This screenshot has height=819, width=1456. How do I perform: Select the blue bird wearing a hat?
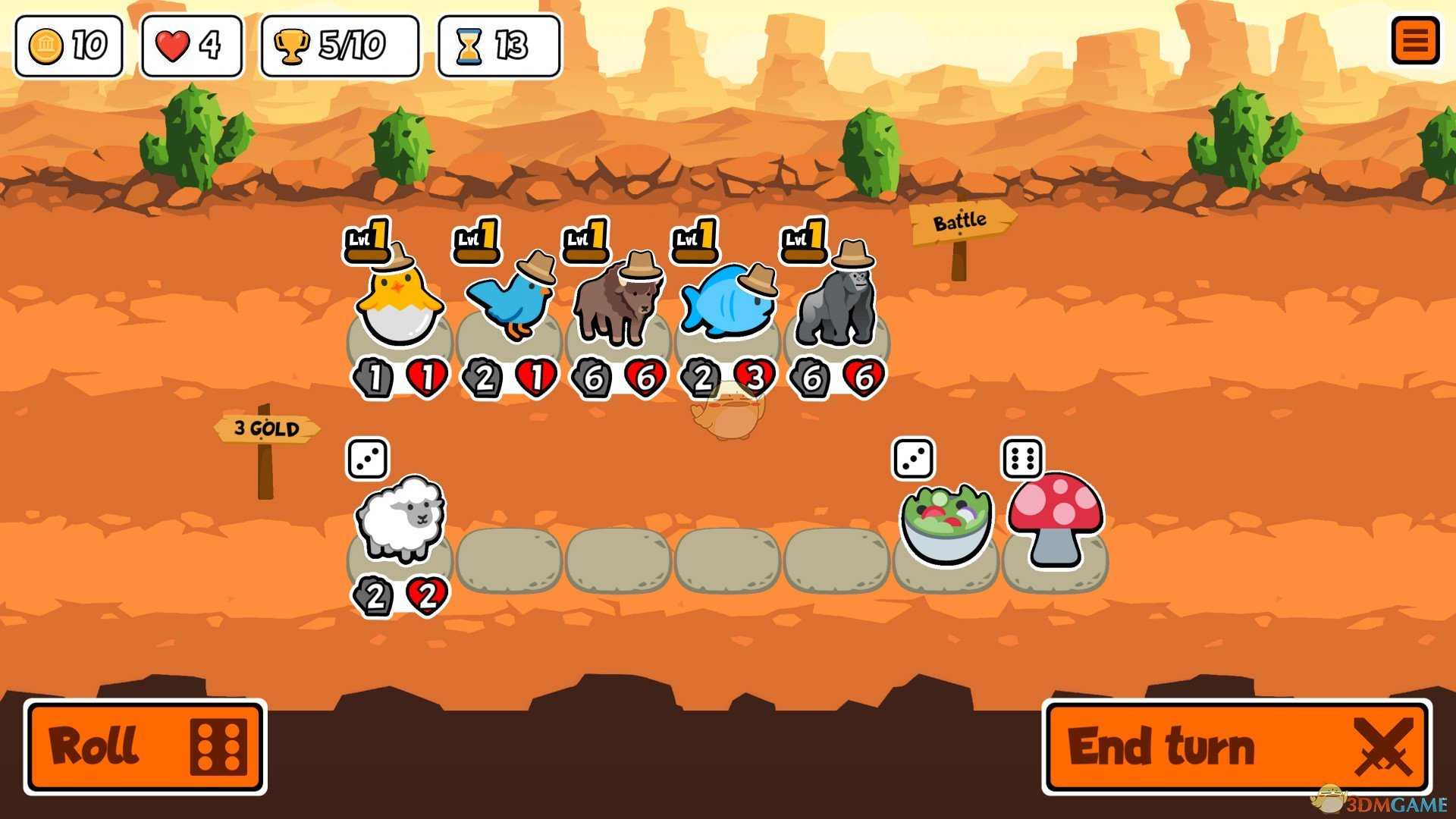512,303
